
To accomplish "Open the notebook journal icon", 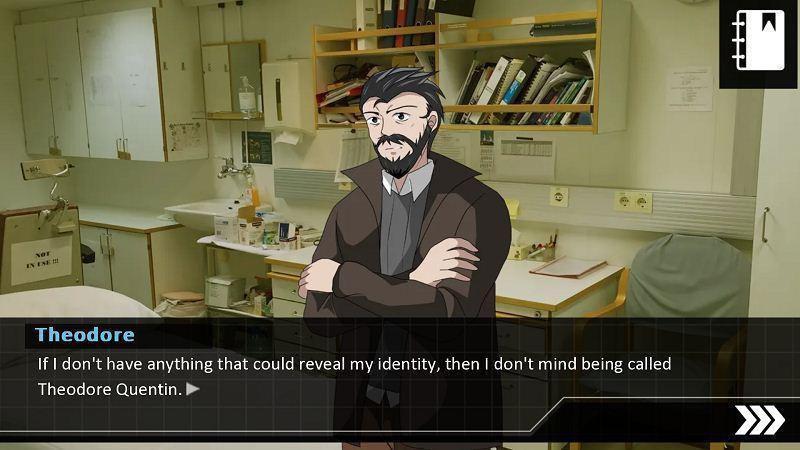I will 758,44.
